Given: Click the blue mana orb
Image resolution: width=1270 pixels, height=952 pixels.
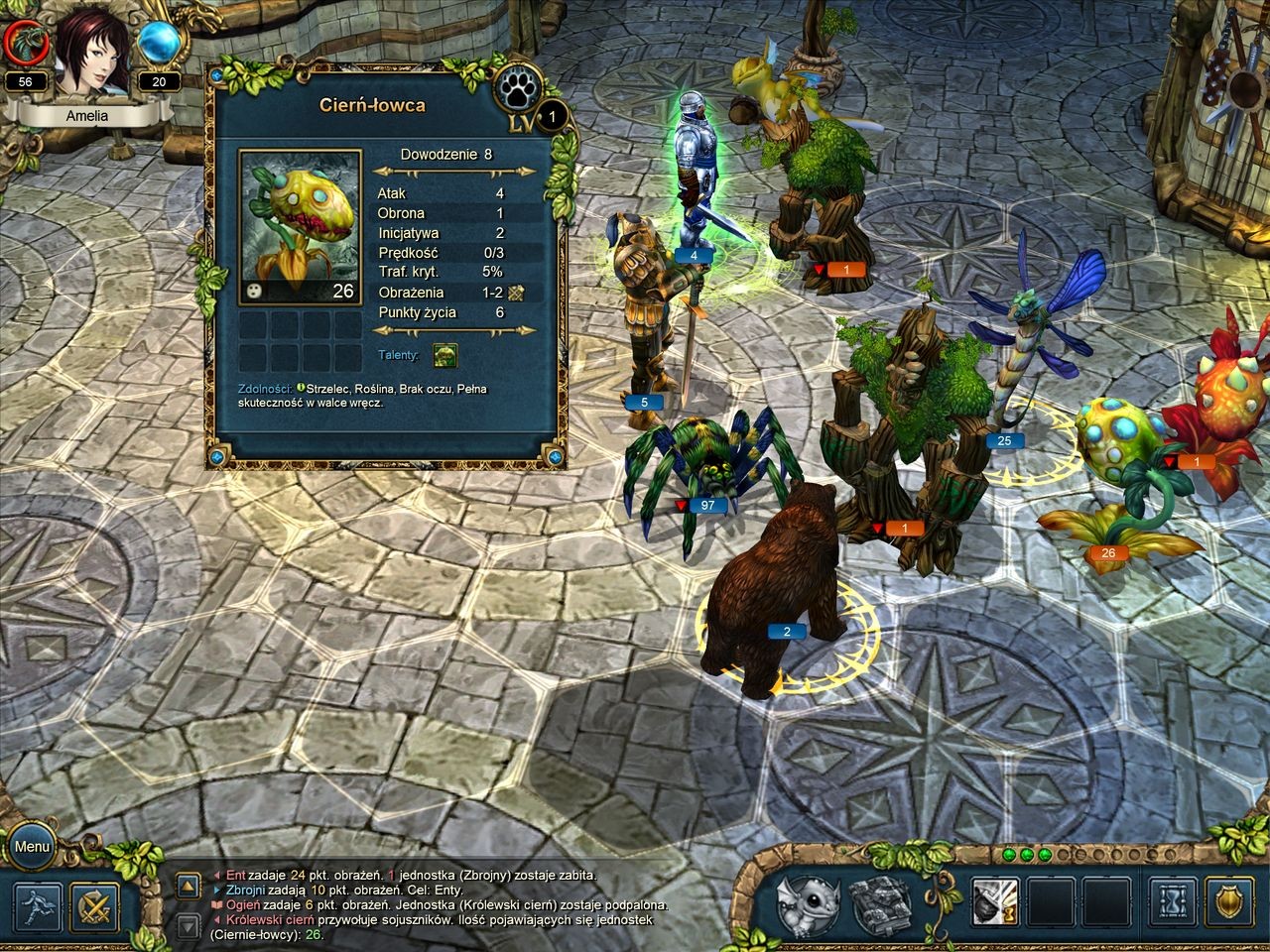Looking at the screenshot, I should 159,42.
